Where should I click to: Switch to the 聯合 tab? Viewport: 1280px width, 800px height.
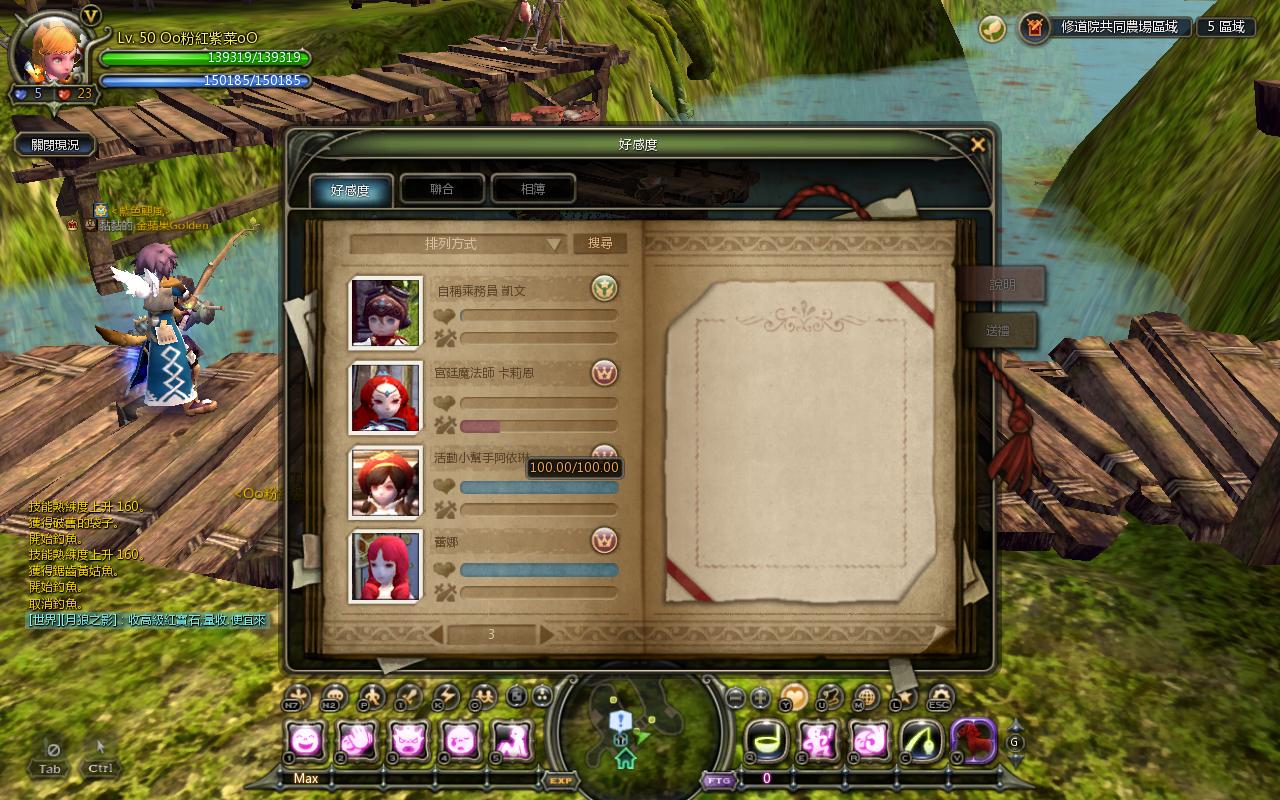coord(442,189)
